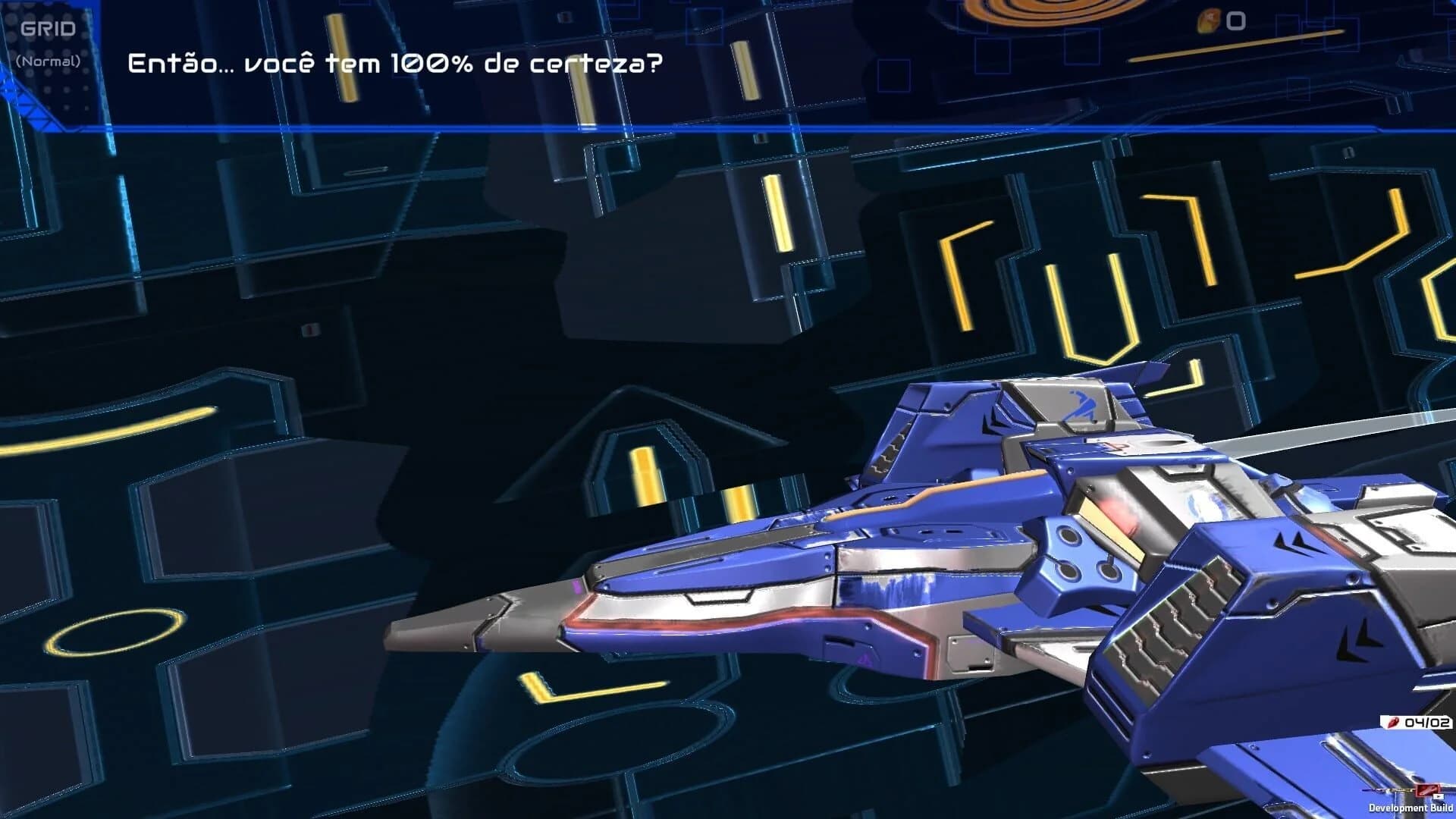Click the dialogue text asking 100% de certeza
The height and width of the screenshot is (819, 1456).
pos(396,64)
